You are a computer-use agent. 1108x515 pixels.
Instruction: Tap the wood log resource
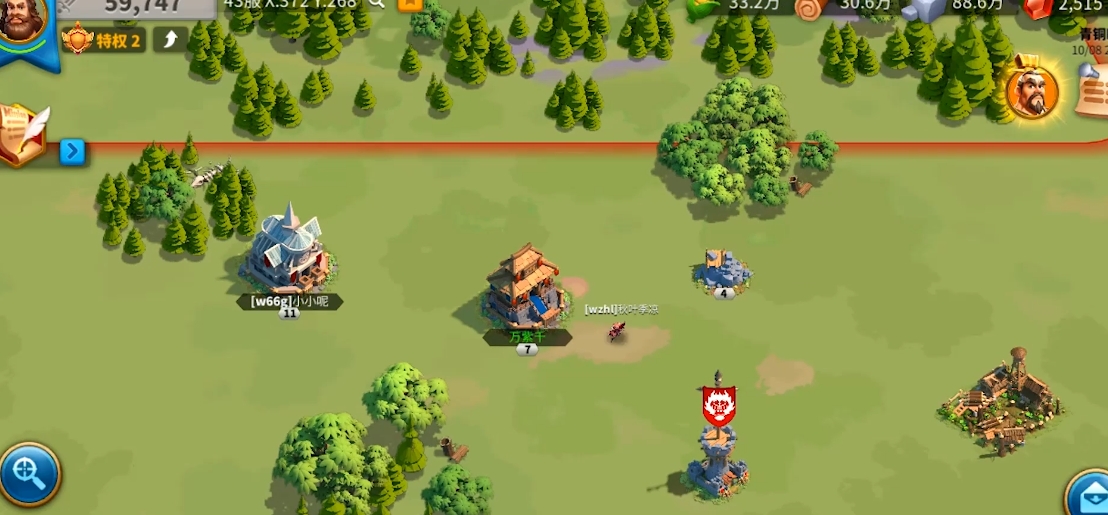point(810,8)
